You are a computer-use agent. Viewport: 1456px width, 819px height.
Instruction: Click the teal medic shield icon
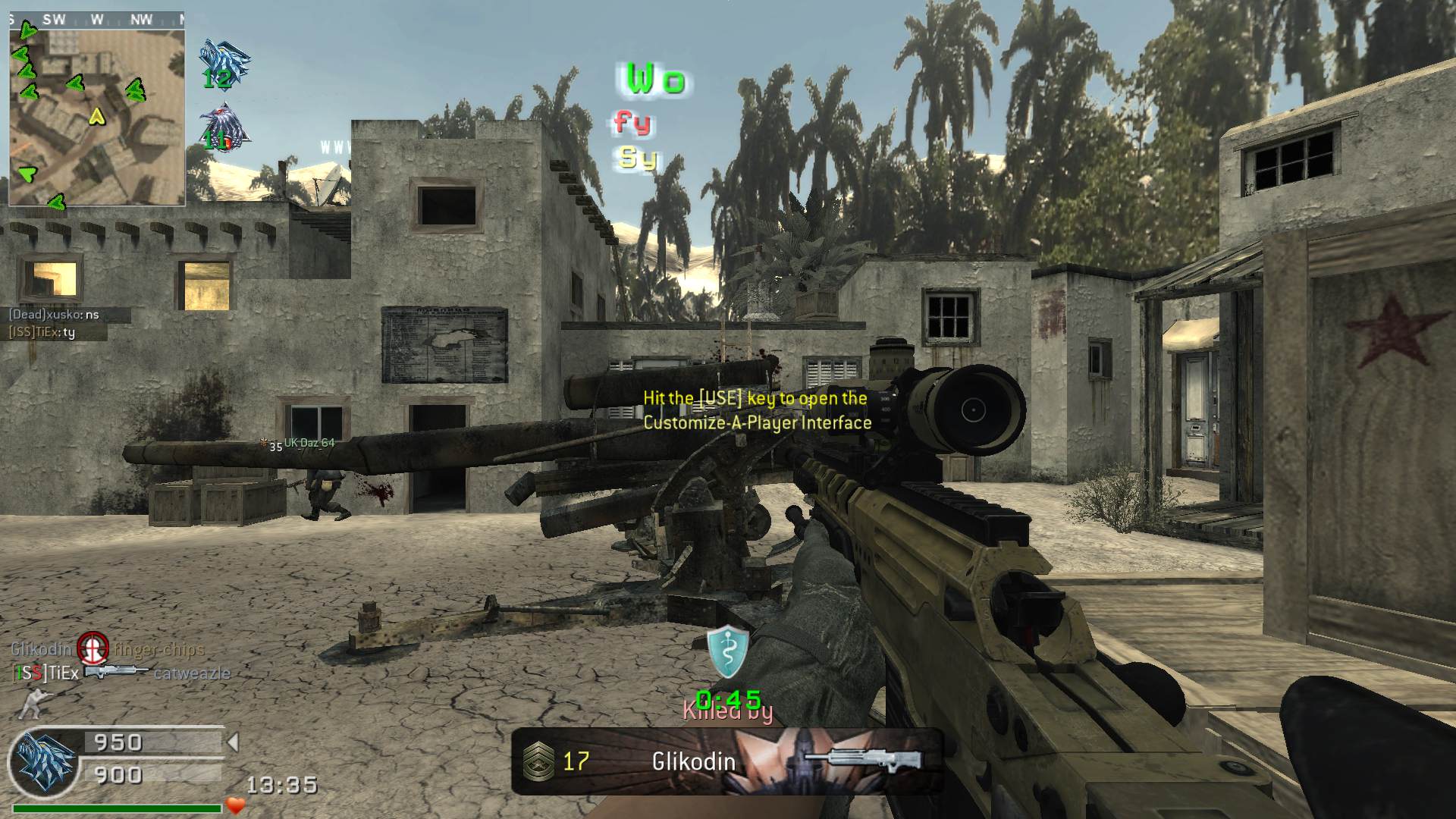[x=727, y=651]
